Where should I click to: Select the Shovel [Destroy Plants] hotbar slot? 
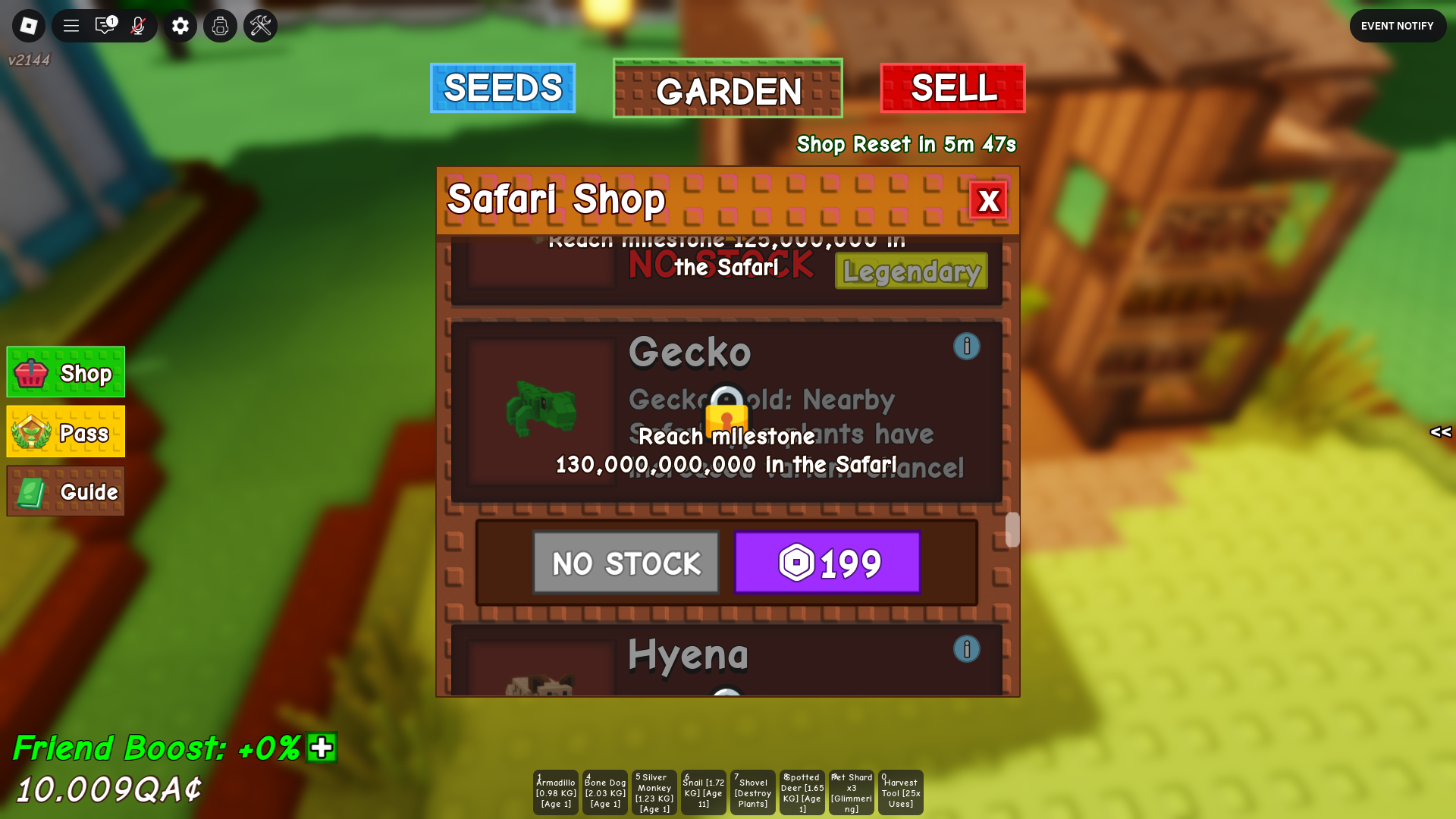click(x=752, y=792)
